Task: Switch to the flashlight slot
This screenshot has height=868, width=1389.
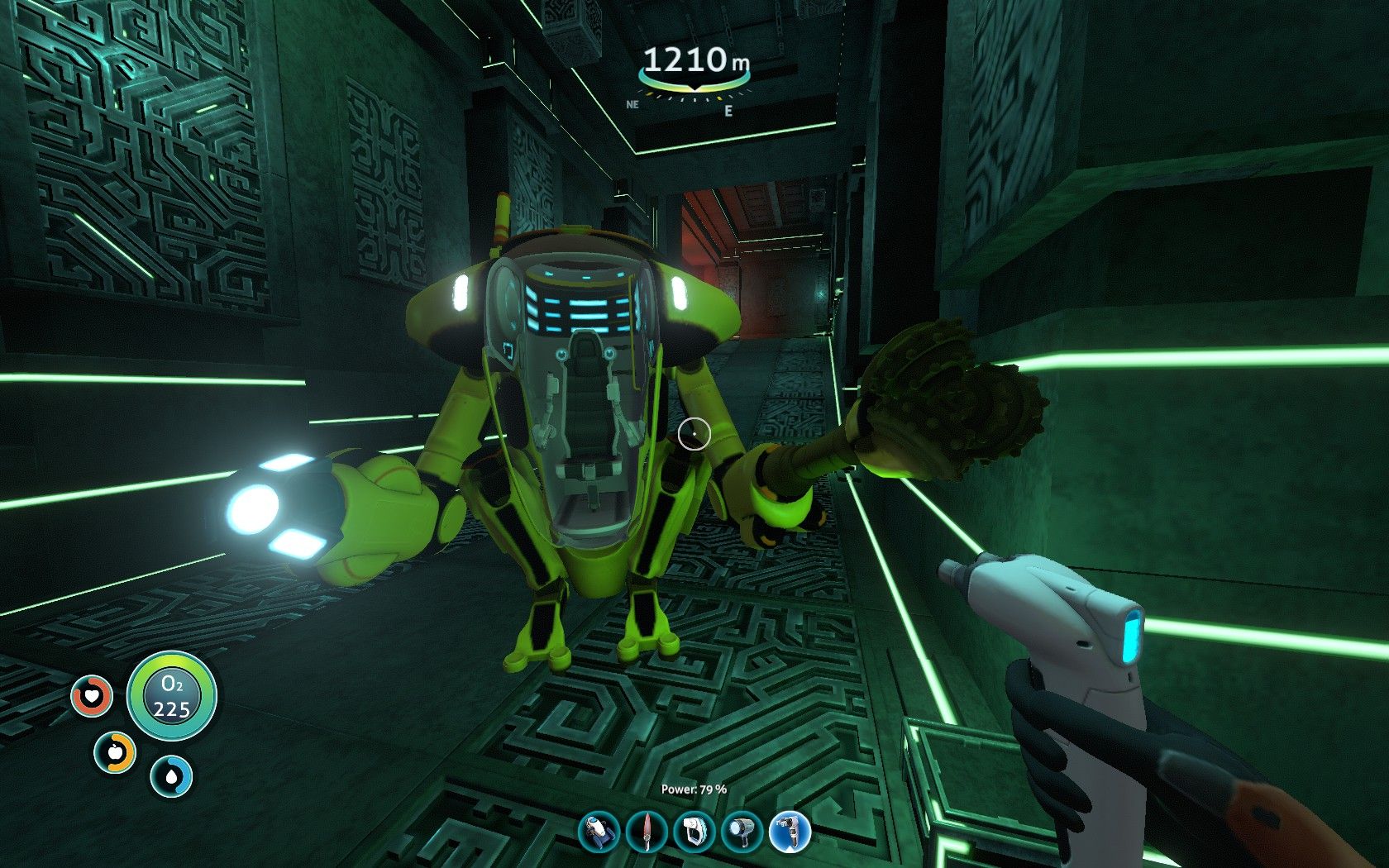Action: 742,832
